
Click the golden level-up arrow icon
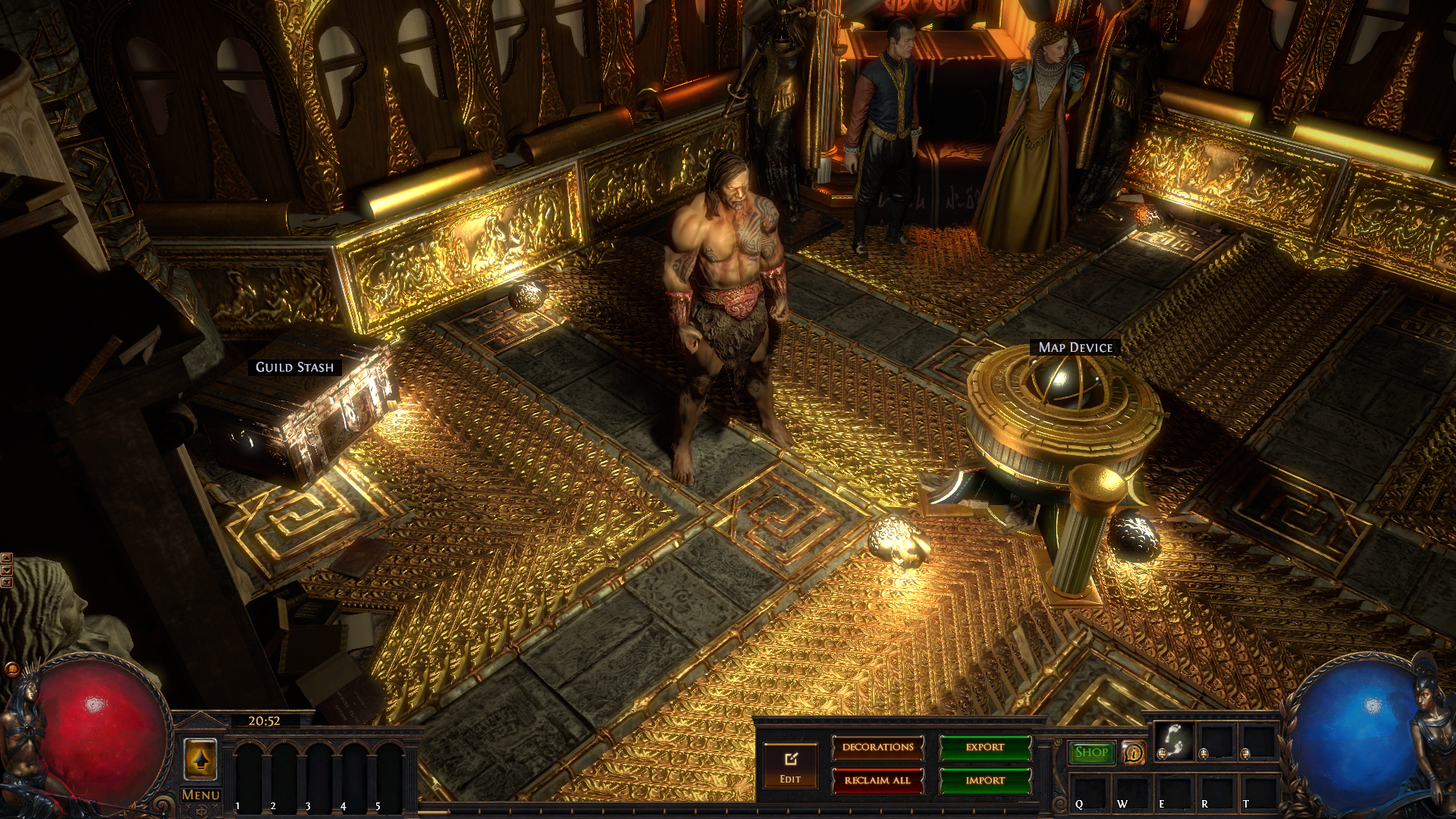tap(201, 759)
